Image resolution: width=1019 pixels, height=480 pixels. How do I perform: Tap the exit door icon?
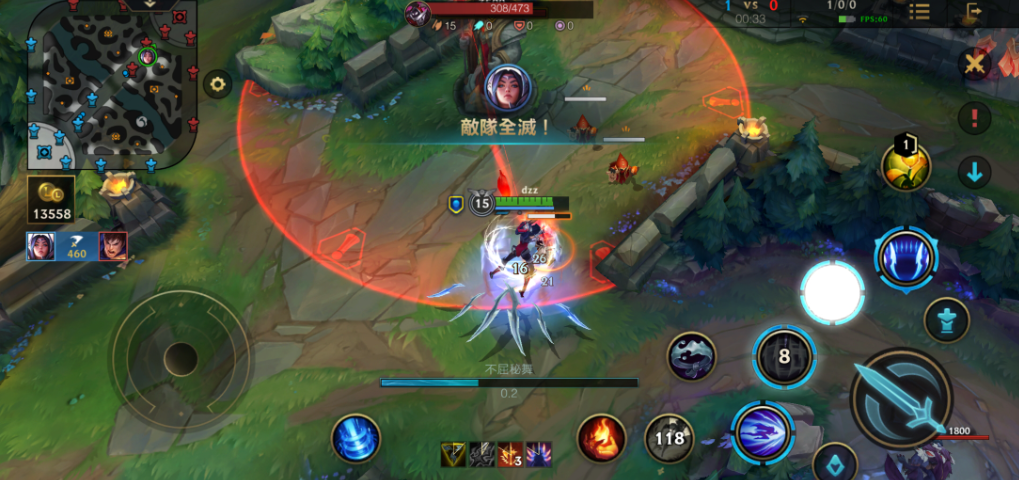(x=973, y=12)
